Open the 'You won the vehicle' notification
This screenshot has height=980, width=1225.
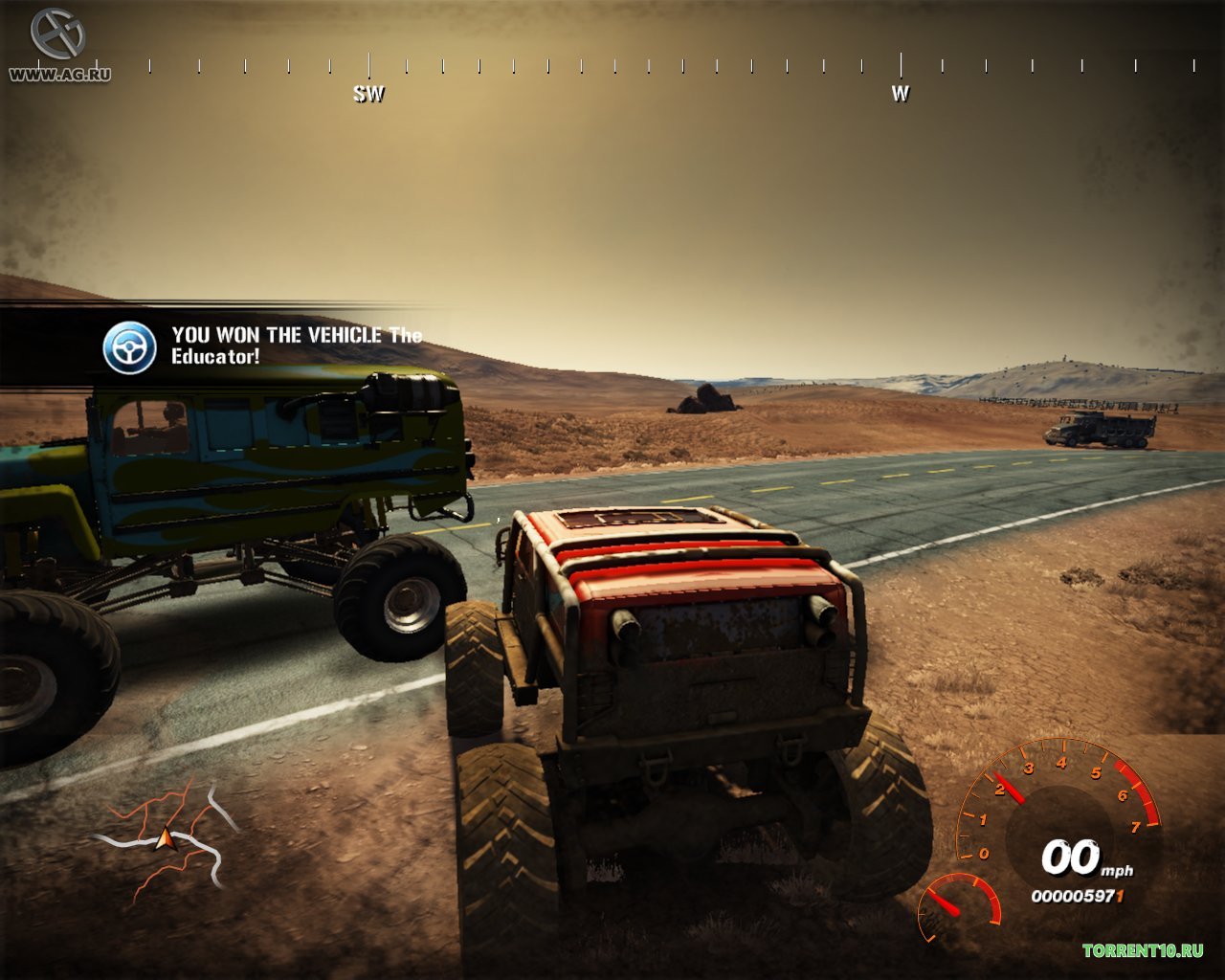click(297, 345)
